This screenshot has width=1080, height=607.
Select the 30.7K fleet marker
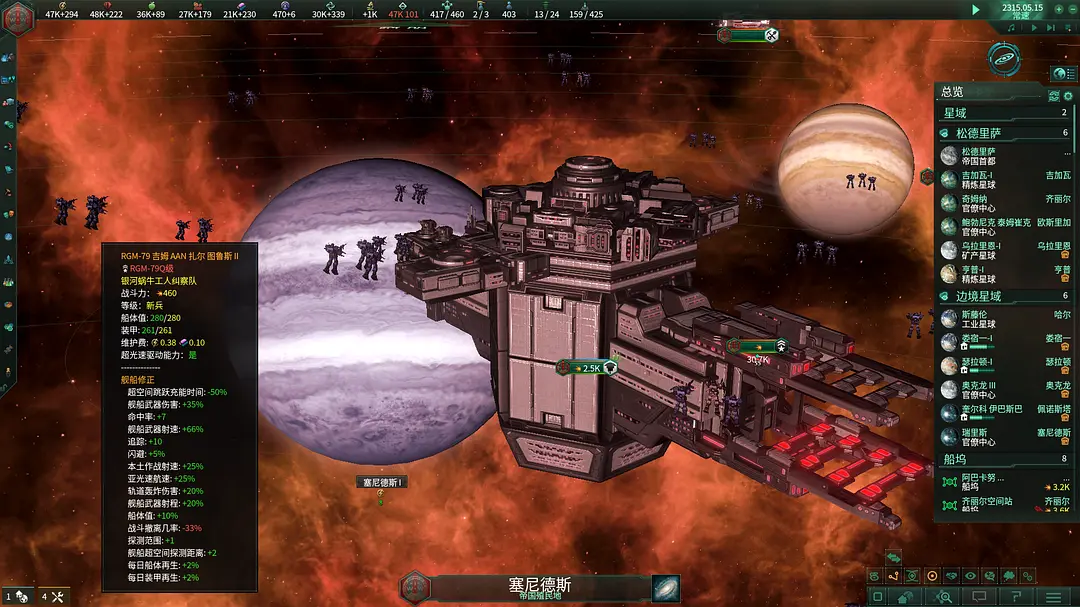pyautogui.click(x=757, y=347)
